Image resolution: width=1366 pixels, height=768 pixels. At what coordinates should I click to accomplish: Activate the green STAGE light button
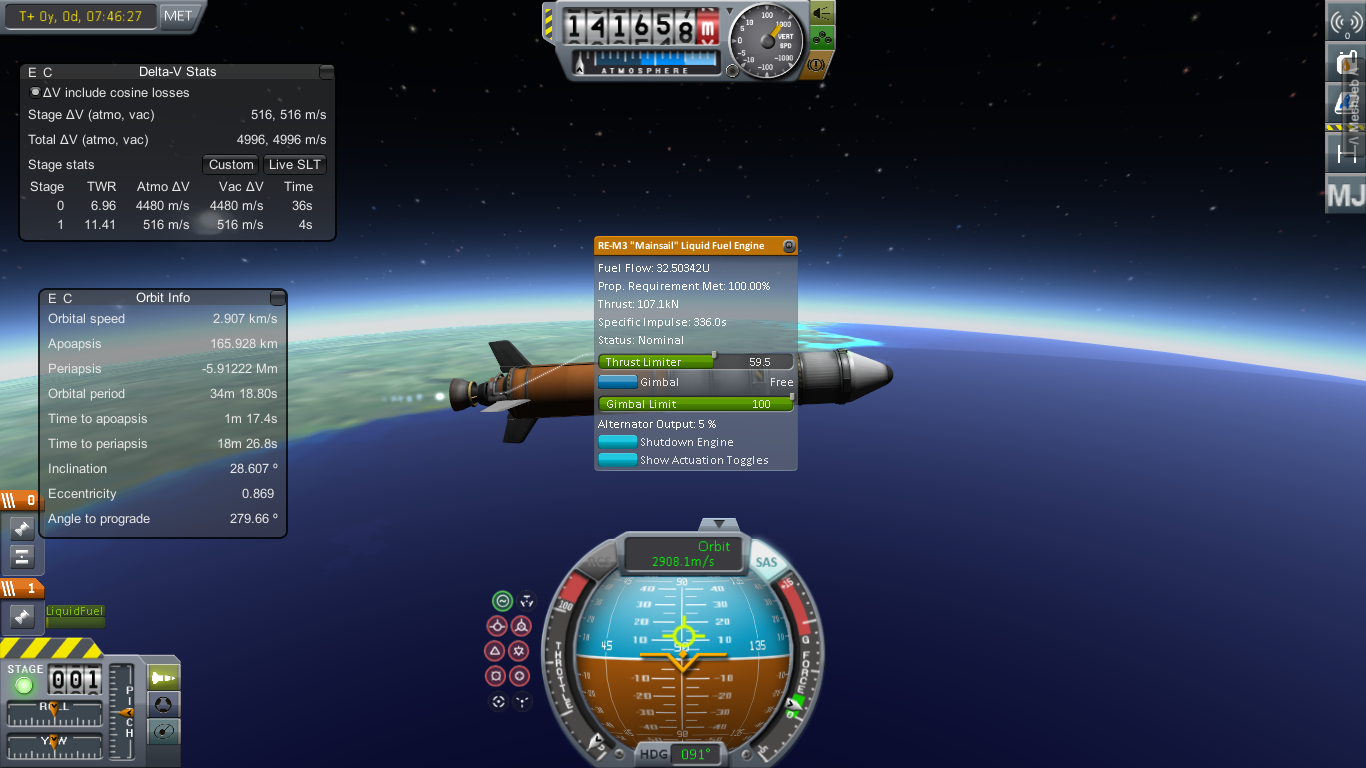pyautogui.click(x=24, y=685)
